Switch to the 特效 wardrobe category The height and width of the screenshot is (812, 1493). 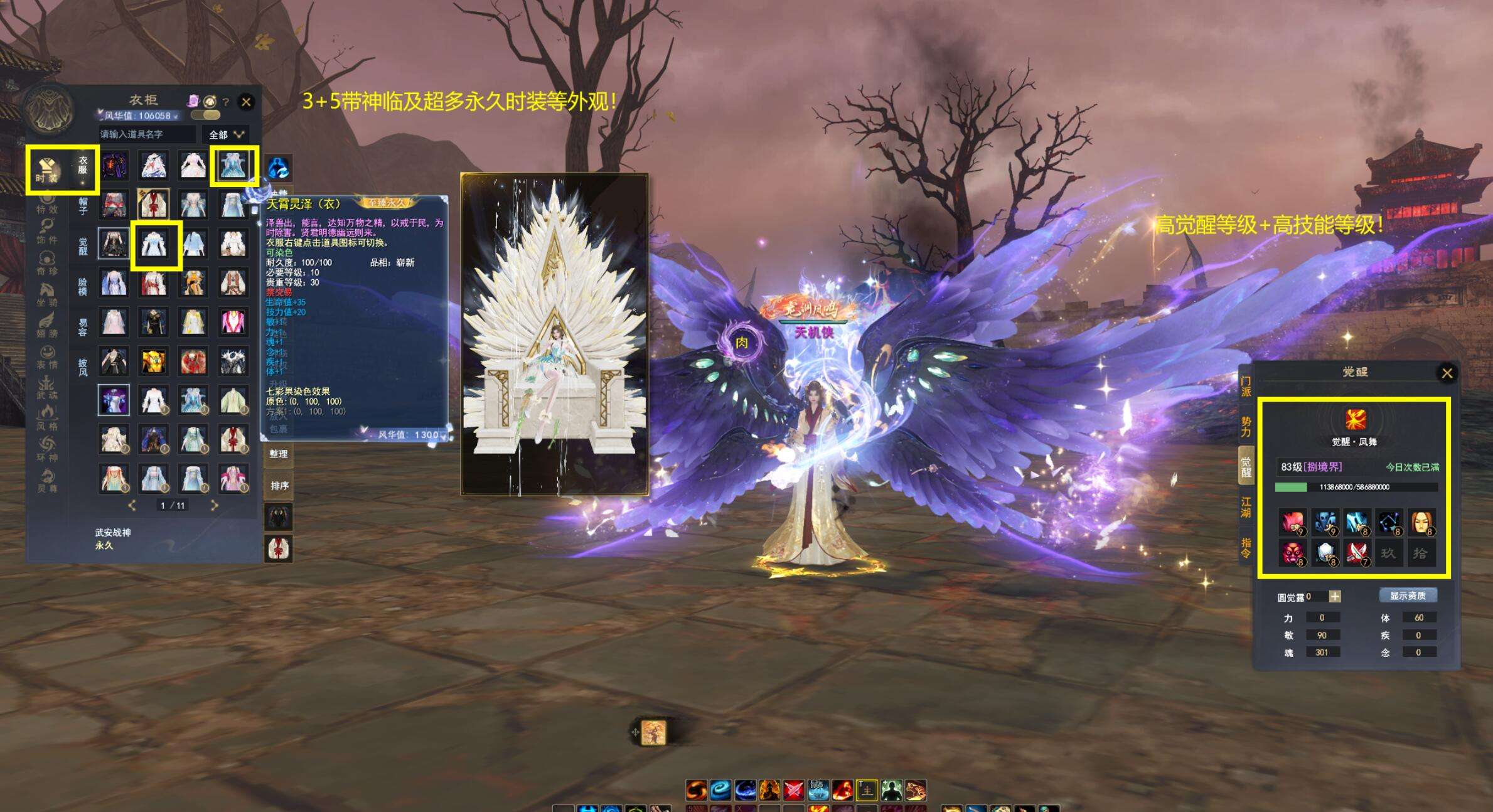(x=47, y=203)
